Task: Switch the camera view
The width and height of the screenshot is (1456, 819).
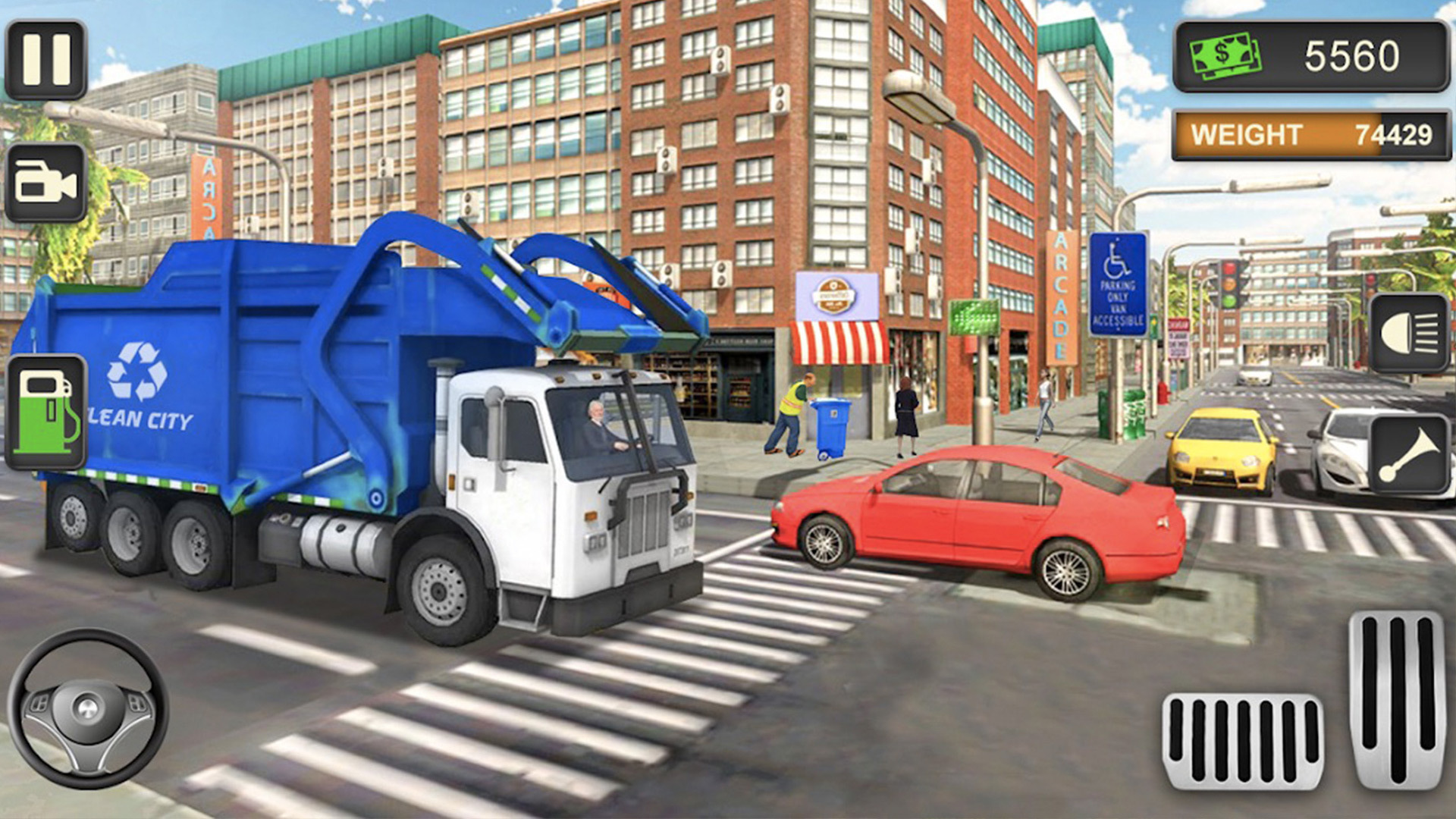Action: click(x=46, y=183)
